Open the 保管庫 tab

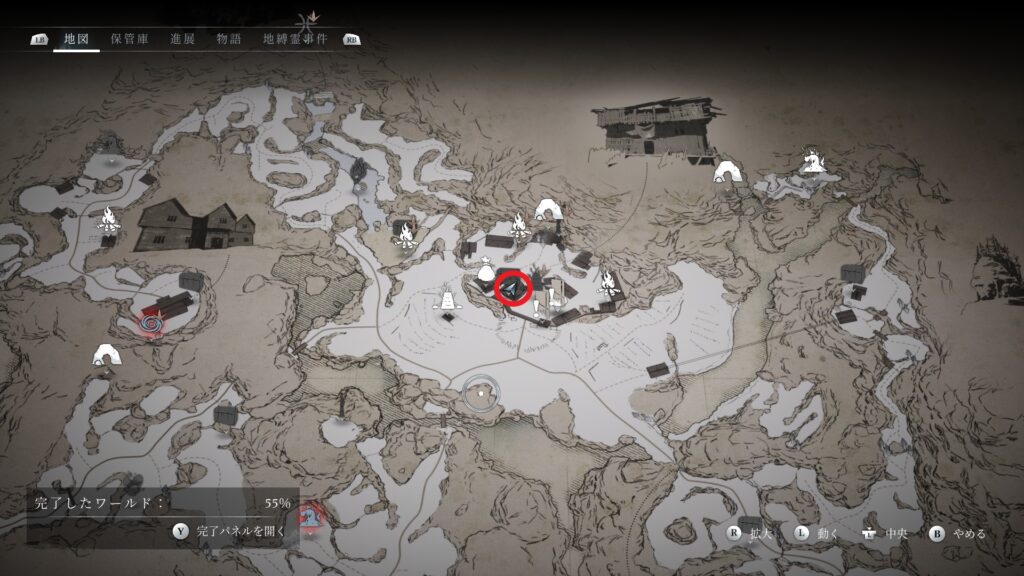[x=130, y=39]
